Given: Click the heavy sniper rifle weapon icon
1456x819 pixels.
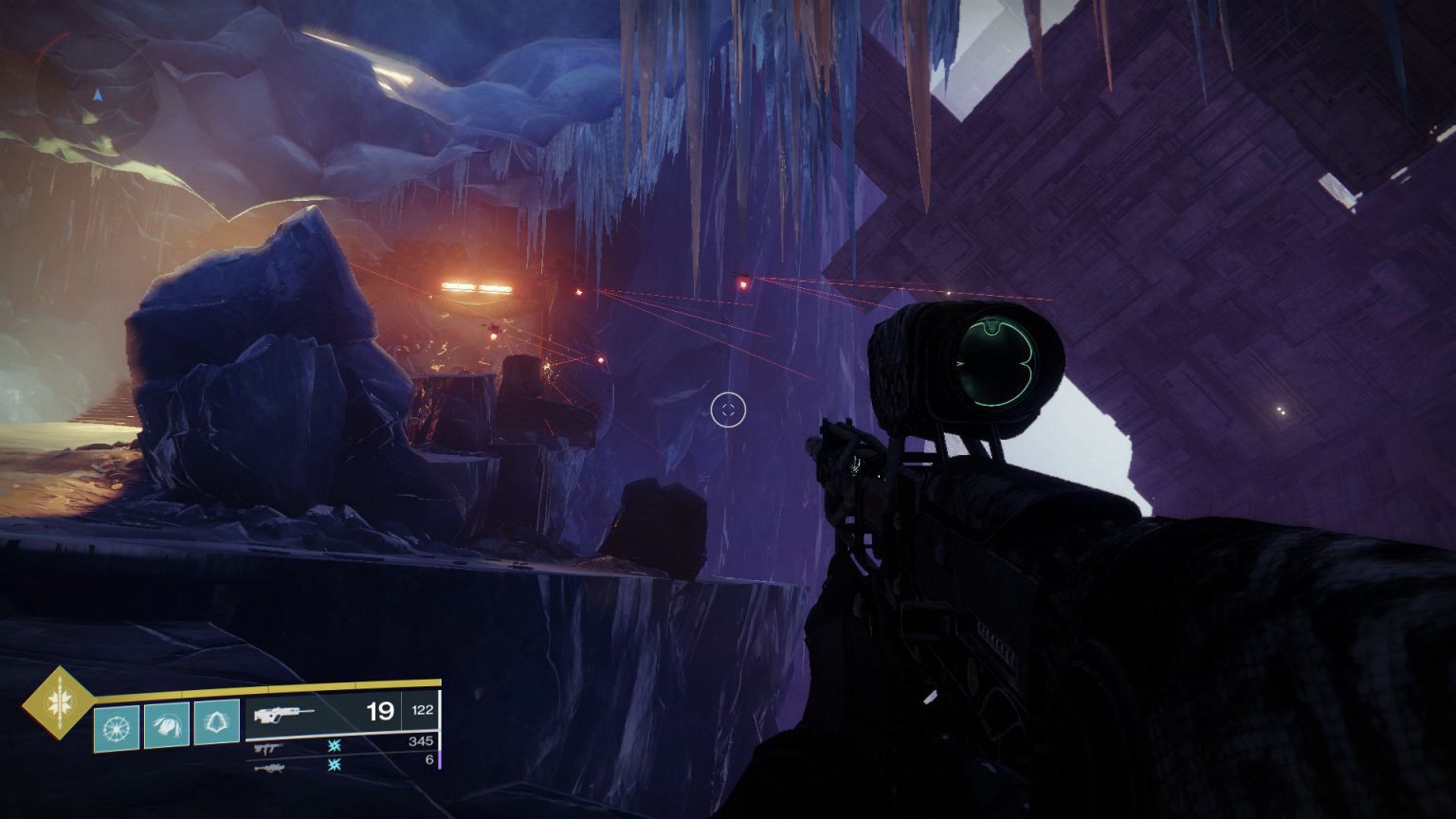Looking at the screenshot, I should [270, 769].
